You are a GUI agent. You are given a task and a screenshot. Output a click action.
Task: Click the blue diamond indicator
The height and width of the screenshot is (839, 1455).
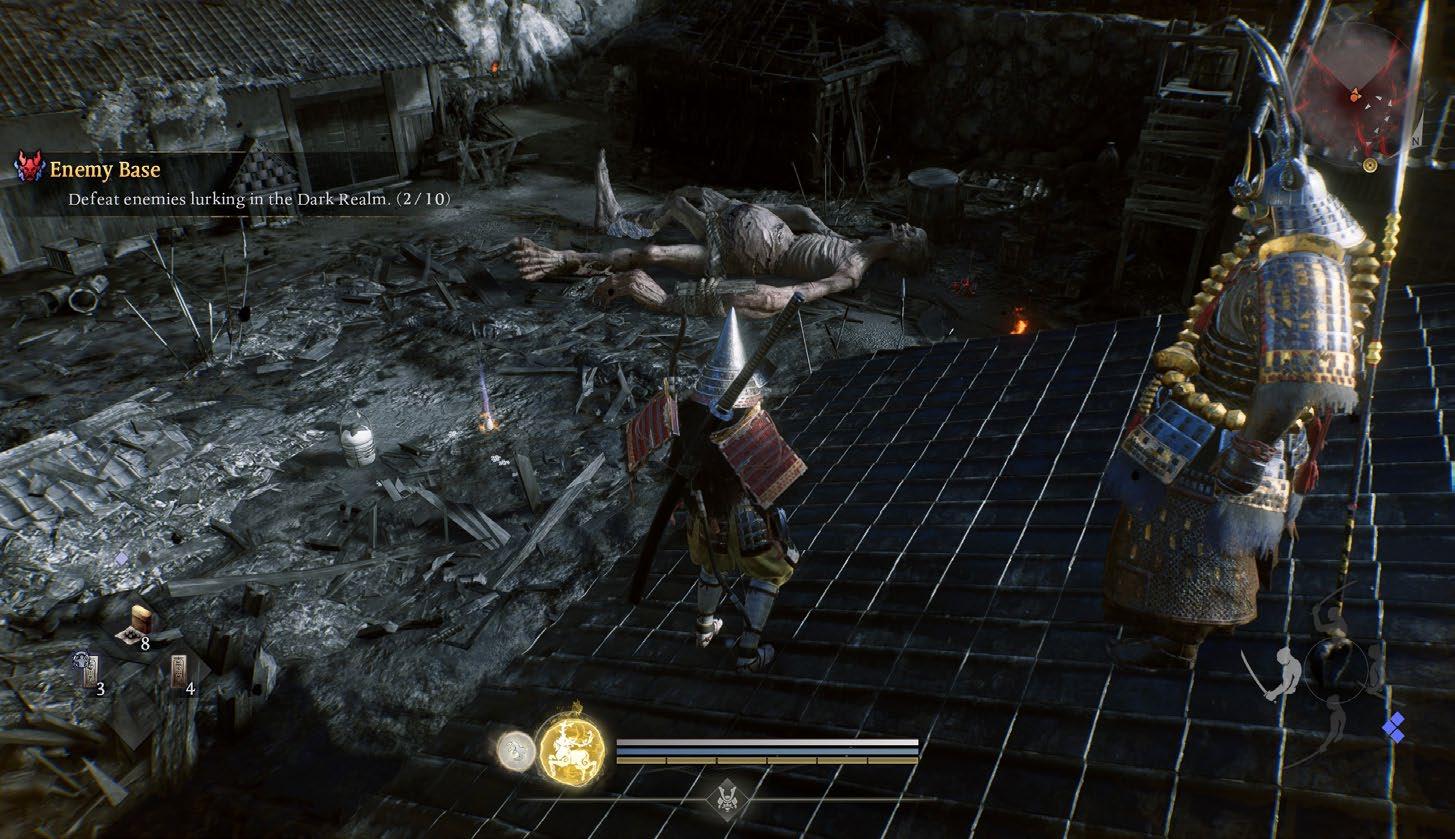tap(1393, 728)
